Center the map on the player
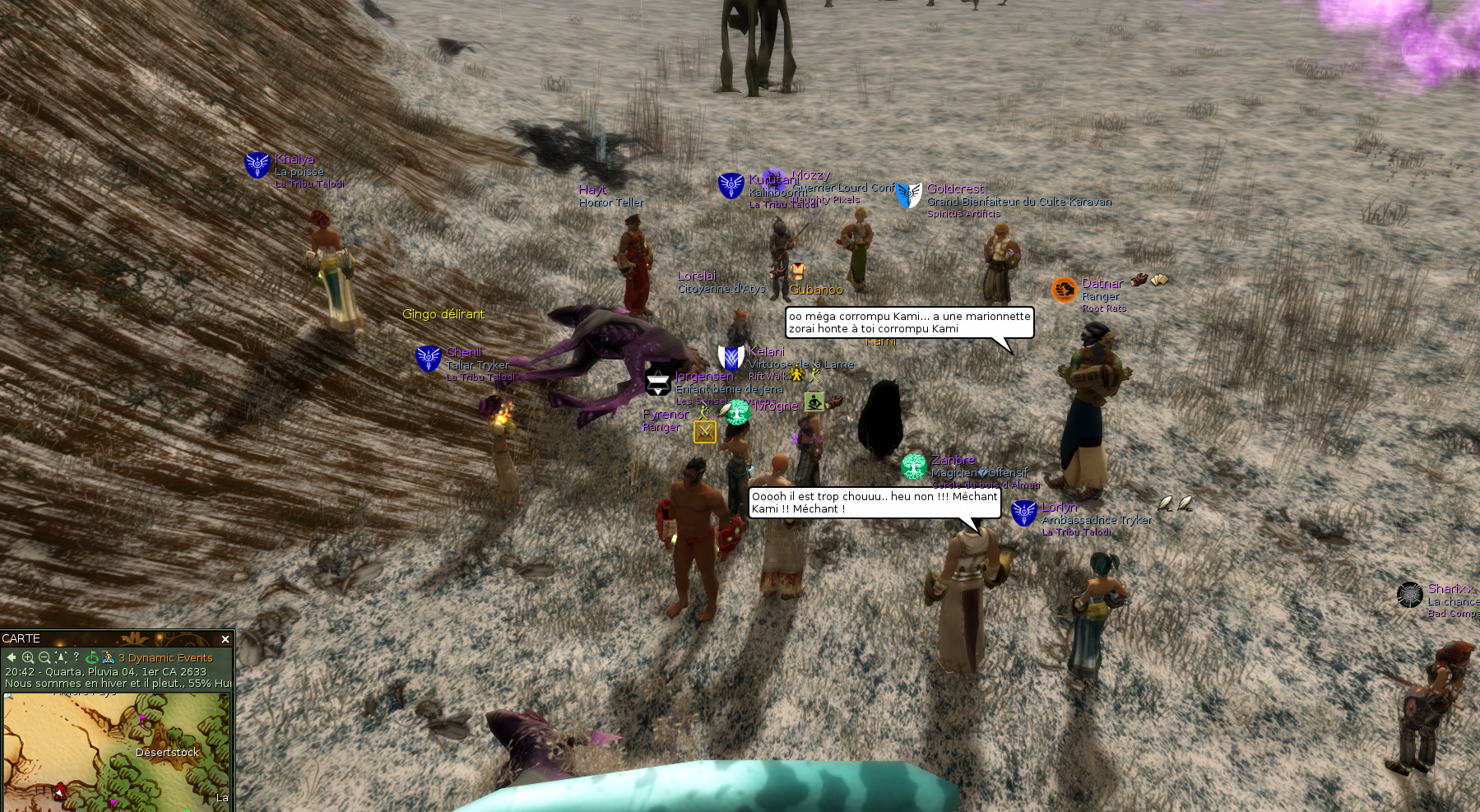The image size is (1480, 812). [x=61, y=657]
